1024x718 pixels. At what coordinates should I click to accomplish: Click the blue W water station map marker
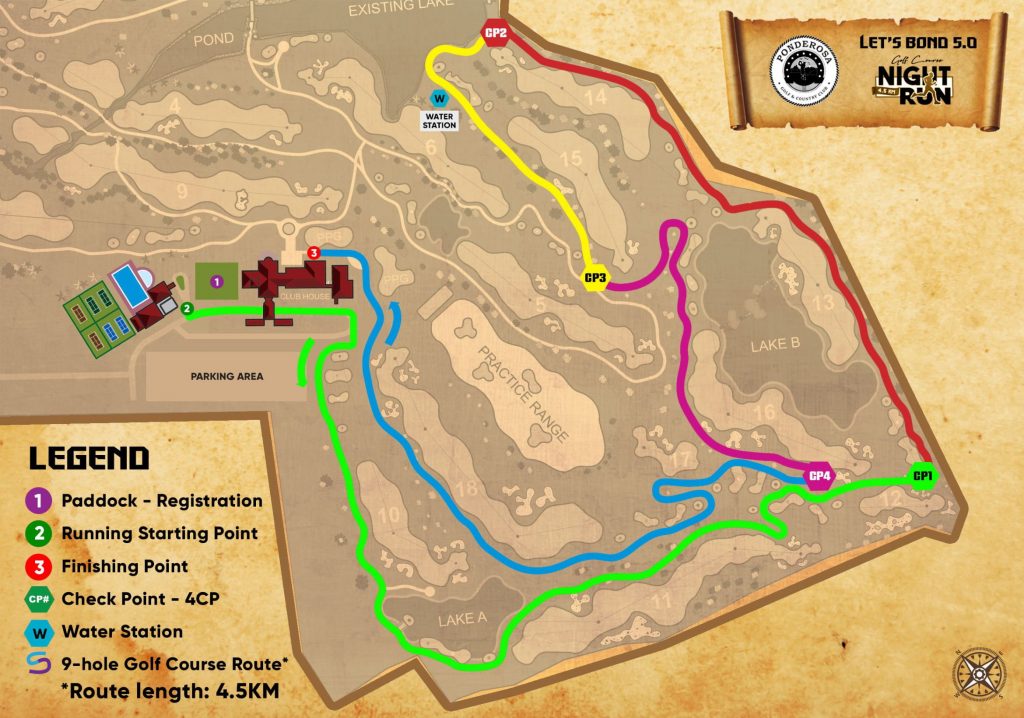click(x=438, y=99)
